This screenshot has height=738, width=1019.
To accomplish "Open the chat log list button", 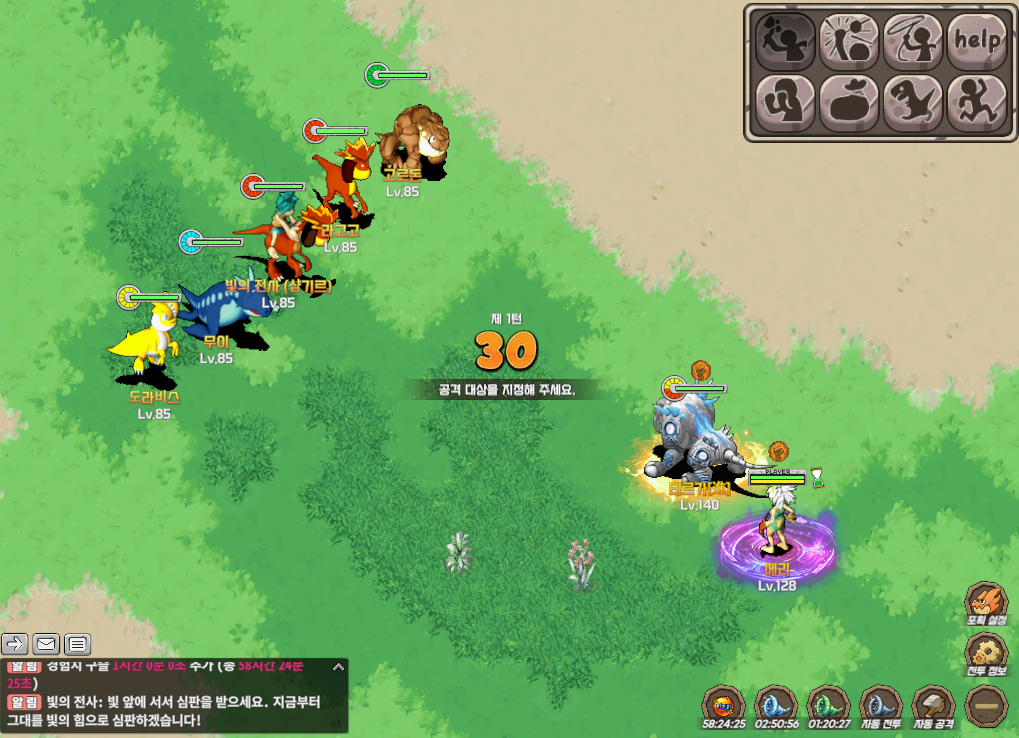I will [77, 643].
